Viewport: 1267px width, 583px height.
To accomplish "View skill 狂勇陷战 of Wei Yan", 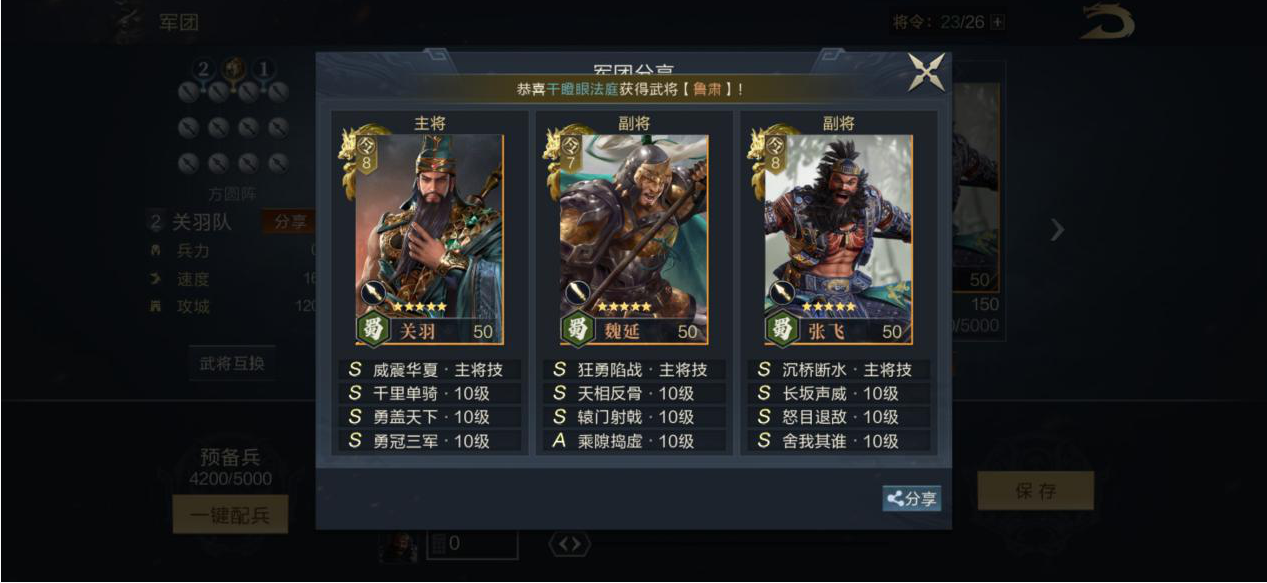I will pyautogui.click(x=634, y=370).
